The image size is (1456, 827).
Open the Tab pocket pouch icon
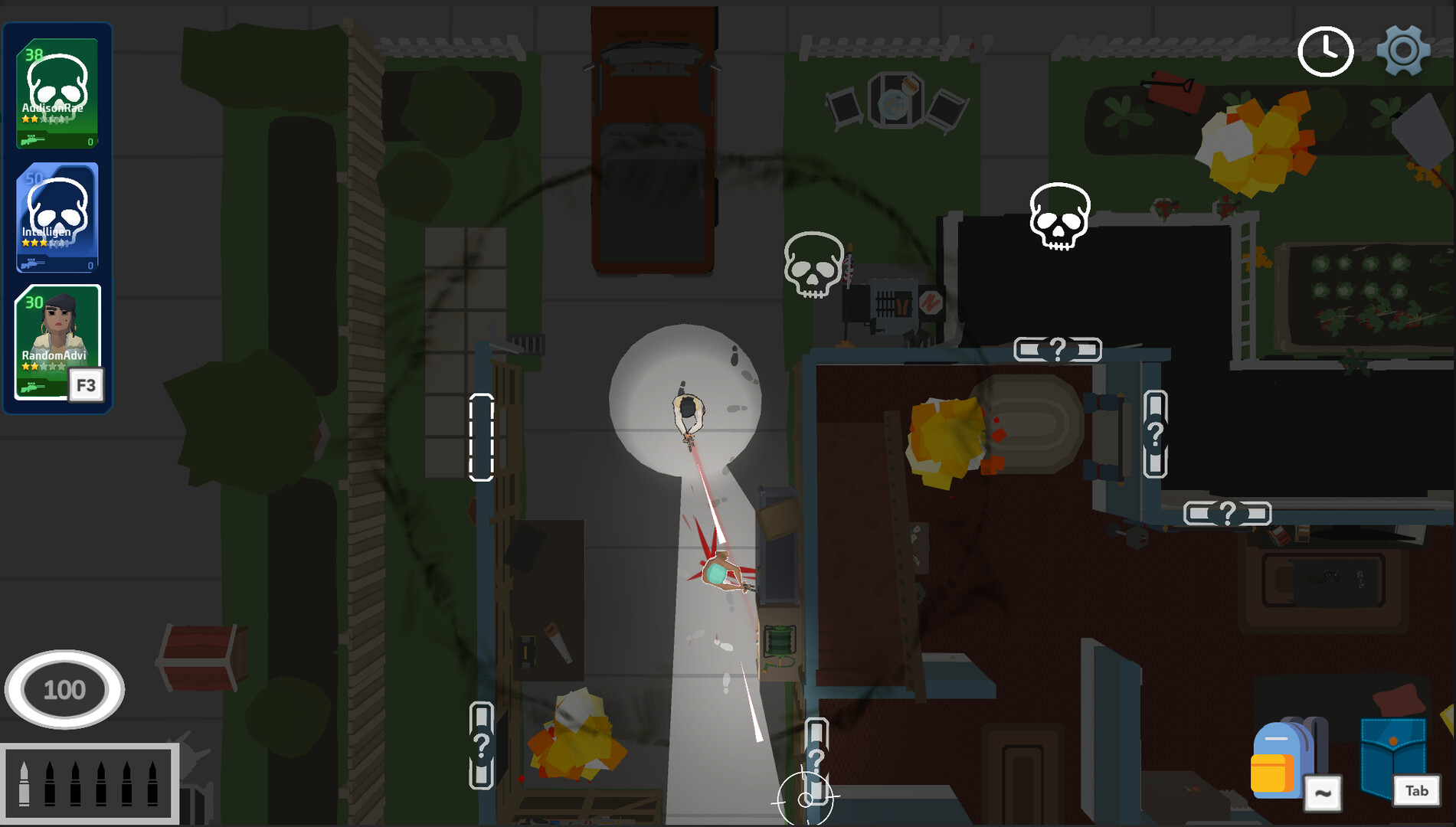1391,754
